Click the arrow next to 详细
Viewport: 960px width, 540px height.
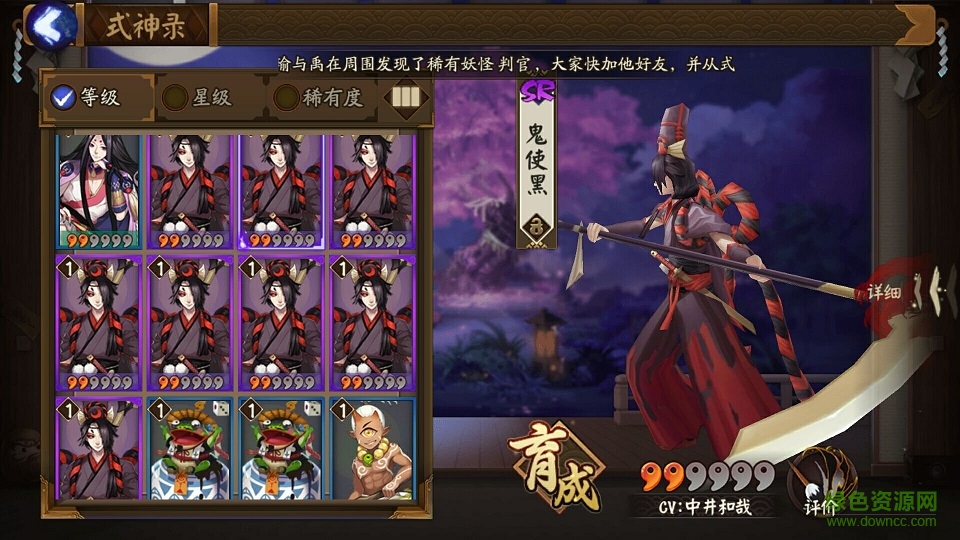933,291
